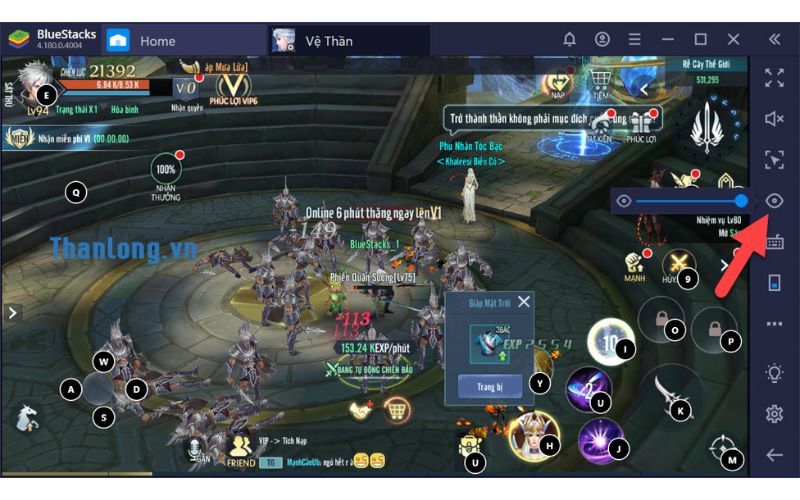
Task: Activate the glowing skill showing cooldown 10
Action: click(608, 342)
